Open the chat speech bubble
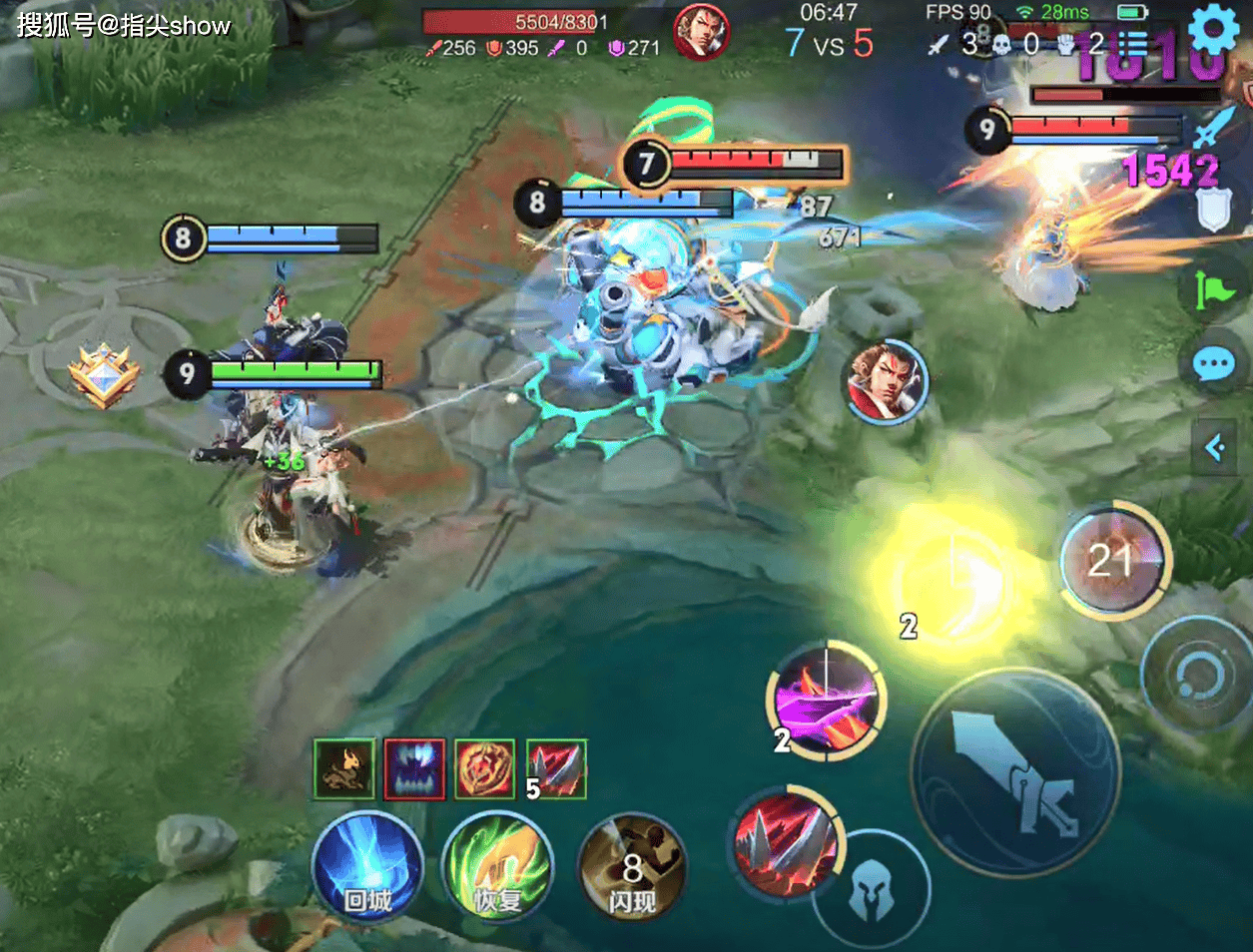Image resolution: width=1253 pixels, height=952 pixels. [x=1214, y=365]
